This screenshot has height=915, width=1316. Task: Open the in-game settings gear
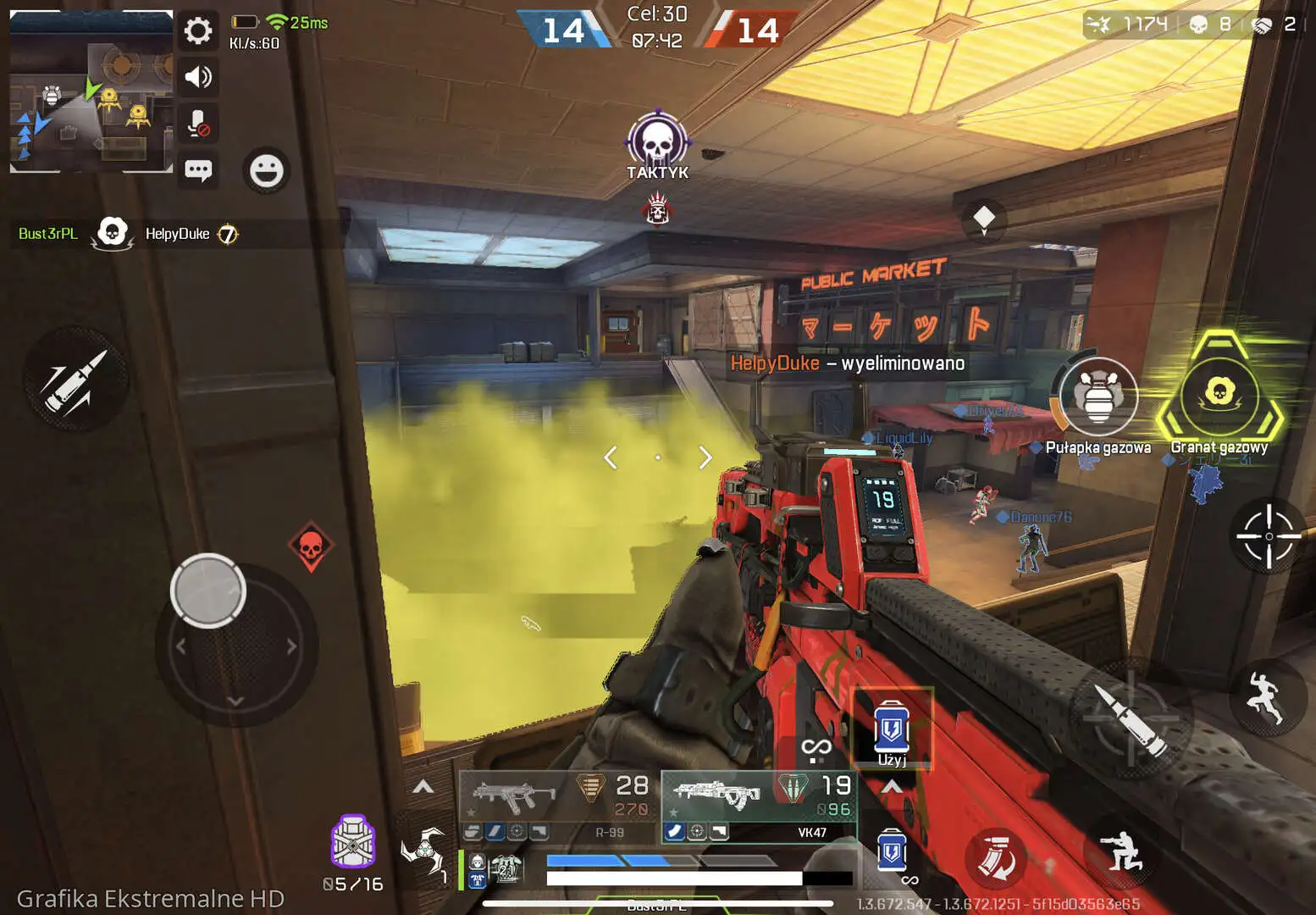click(198, 30)
